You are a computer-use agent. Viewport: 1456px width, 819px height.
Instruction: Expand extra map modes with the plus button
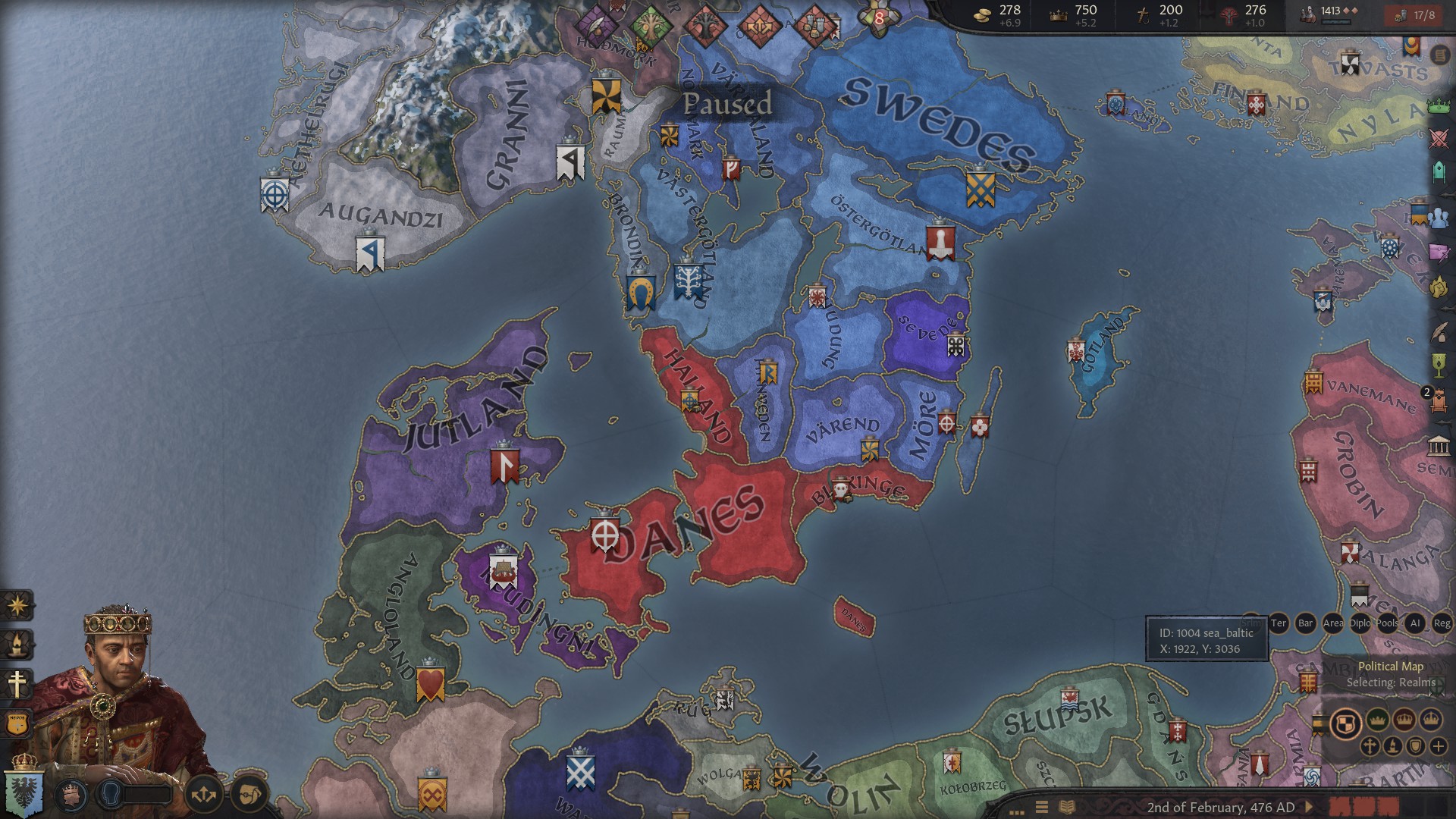click(x=1439, y=747)
